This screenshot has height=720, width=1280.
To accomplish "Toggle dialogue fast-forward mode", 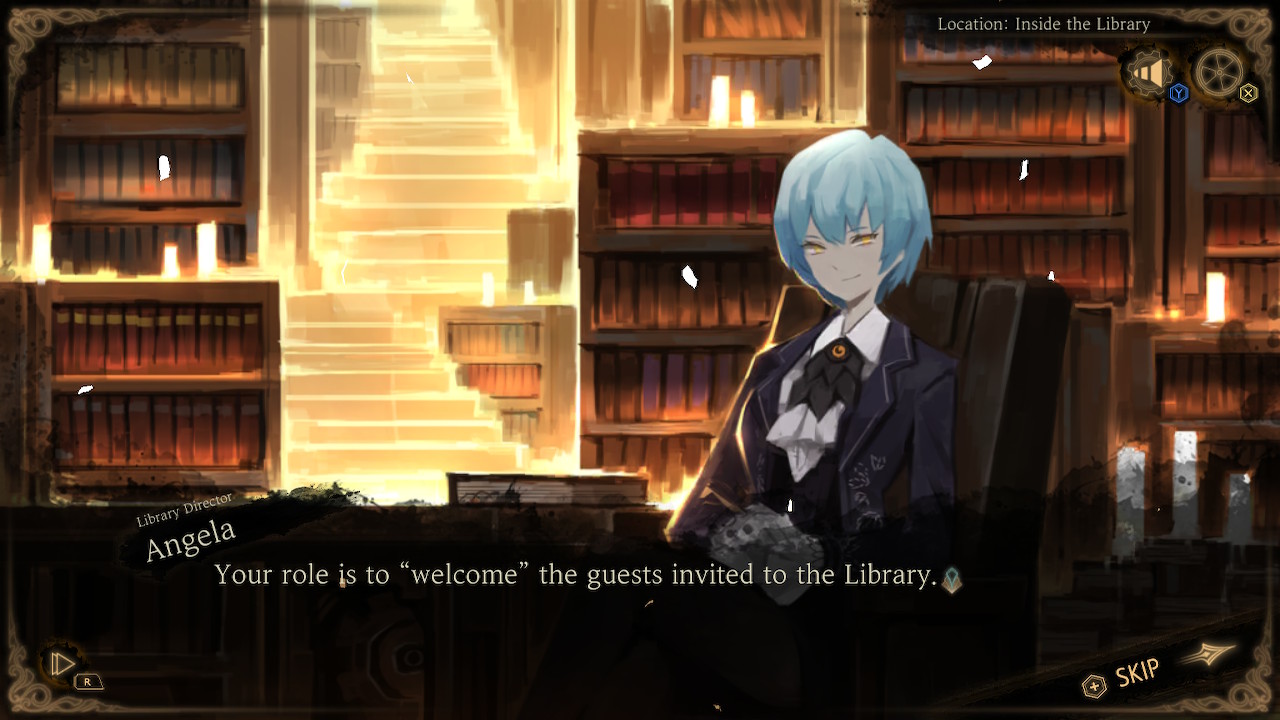I will pyautogui.click(x=1140, y=670).
